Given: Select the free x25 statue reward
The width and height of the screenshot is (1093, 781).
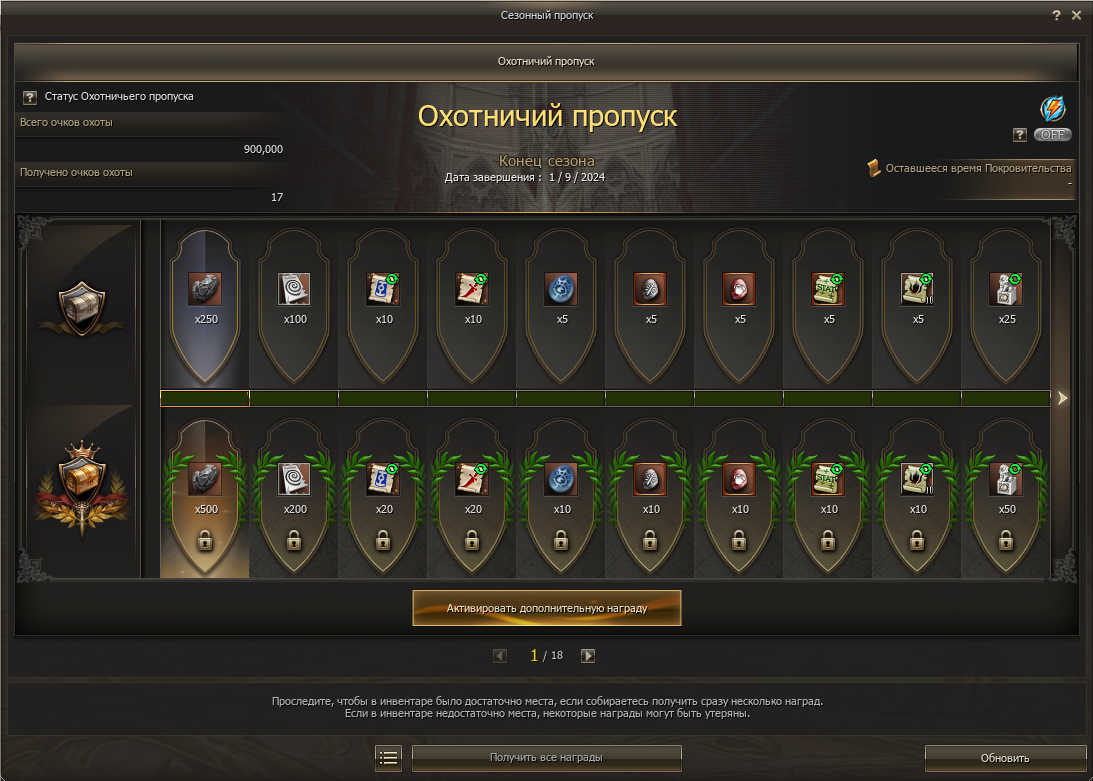Looking at the screenshot, I should 1006,300.
